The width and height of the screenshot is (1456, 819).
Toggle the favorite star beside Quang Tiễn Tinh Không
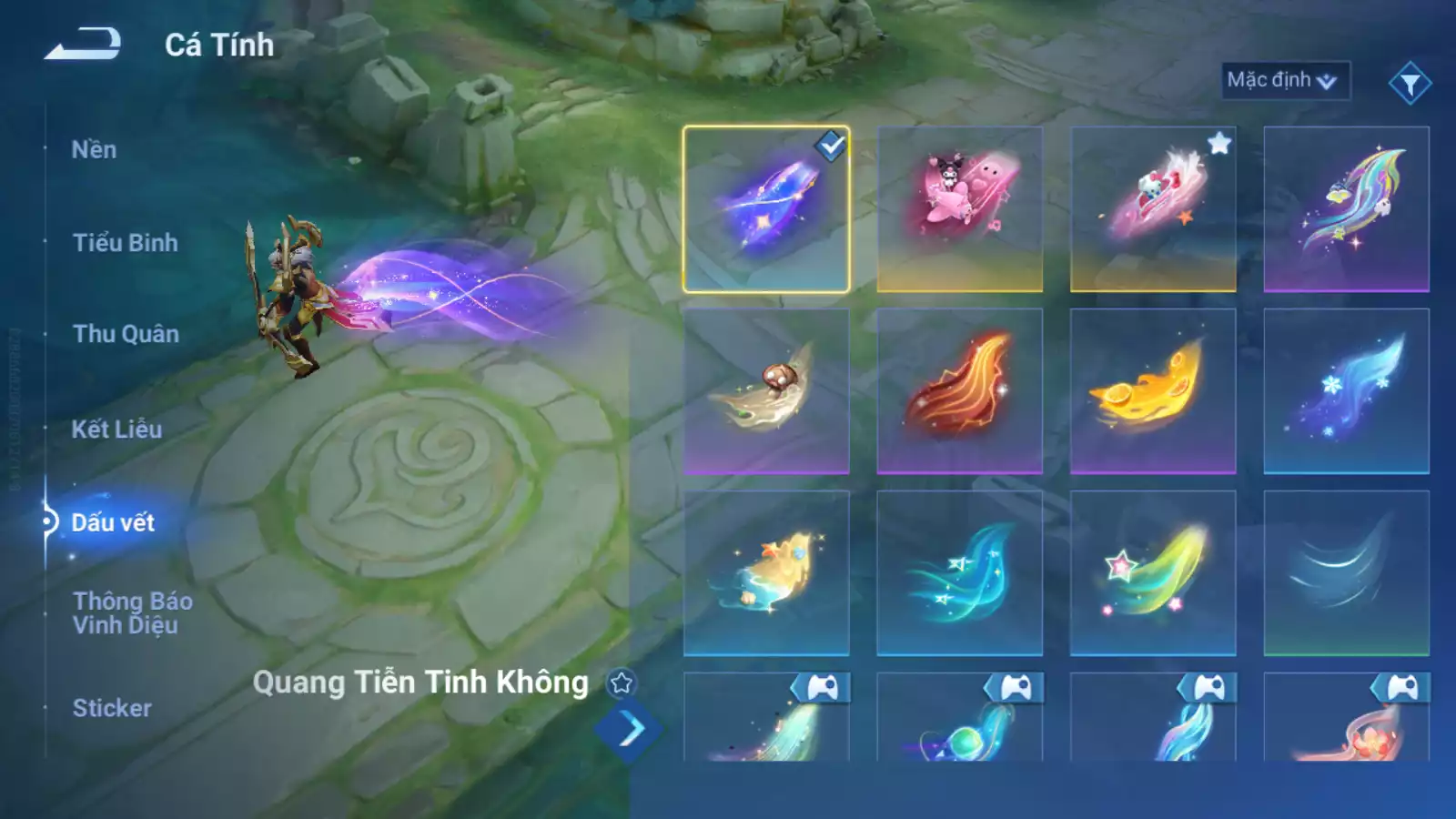pos(622,682)
